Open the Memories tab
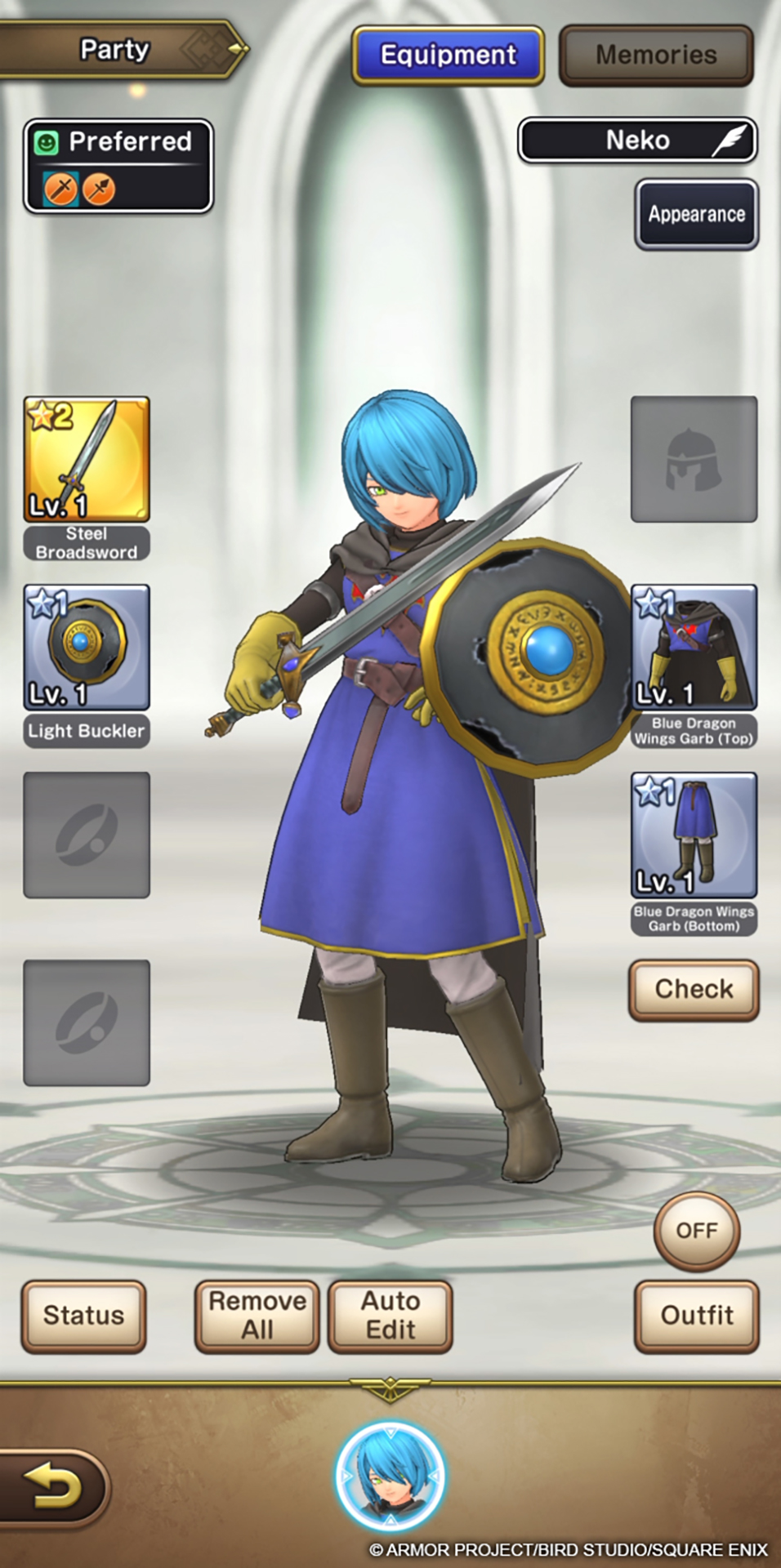781x1568 pixels. click(656, 56)
